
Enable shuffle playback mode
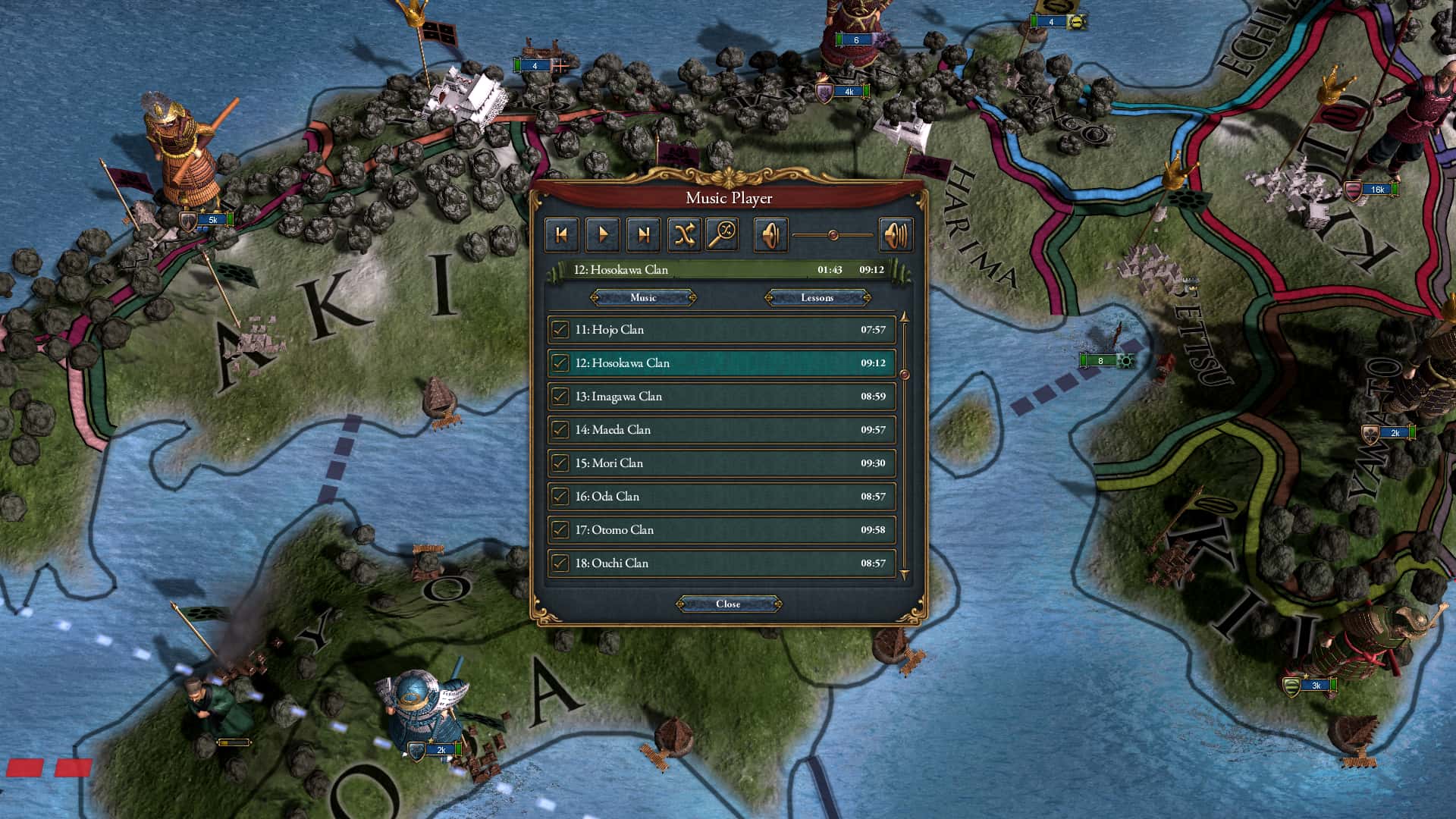click(685, 234)
